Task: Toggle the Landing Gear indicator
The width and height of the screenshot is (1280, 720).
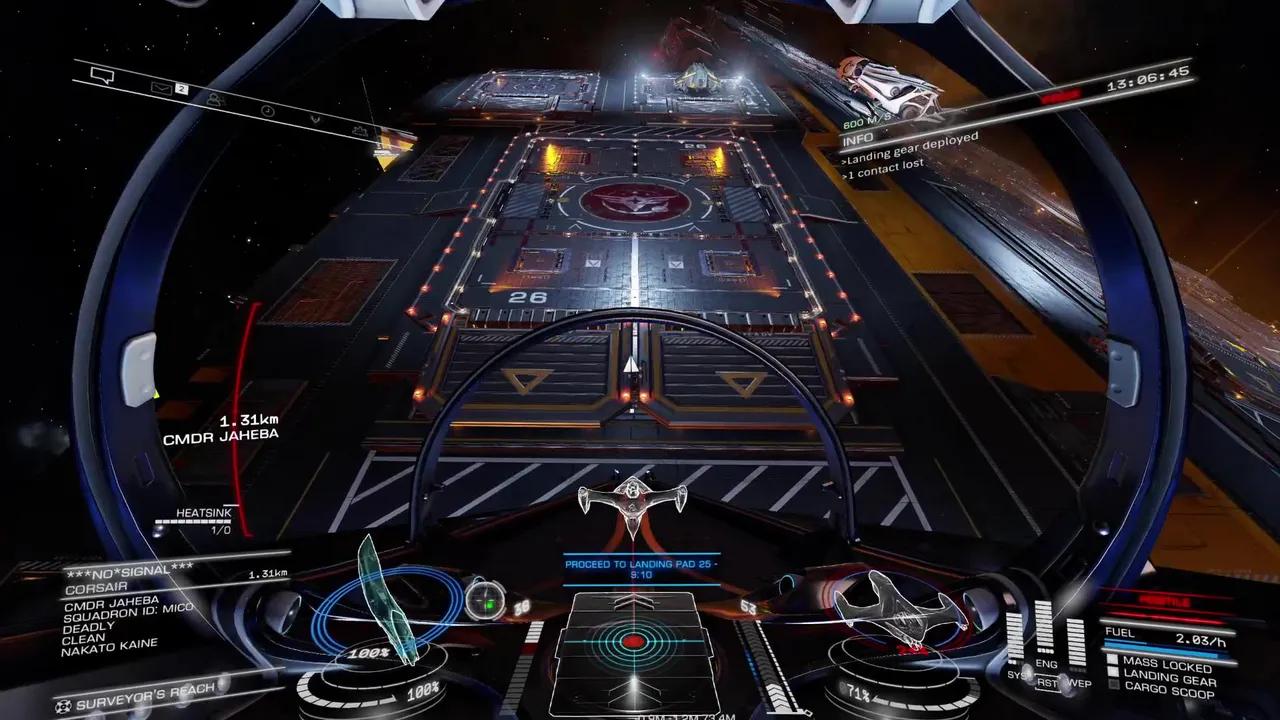Action: tap(1160, 679)
